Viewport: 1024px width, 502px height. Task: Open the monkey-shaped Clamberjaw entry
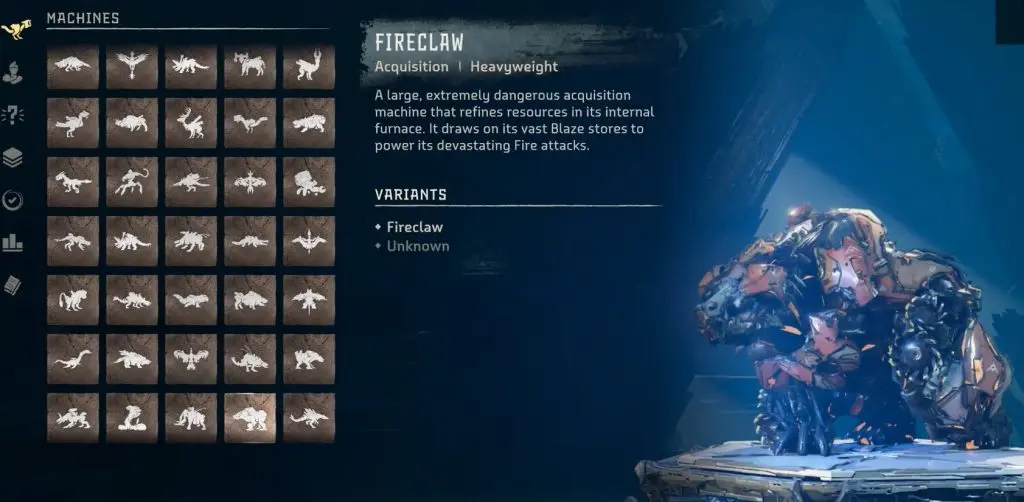pos(132,182)
